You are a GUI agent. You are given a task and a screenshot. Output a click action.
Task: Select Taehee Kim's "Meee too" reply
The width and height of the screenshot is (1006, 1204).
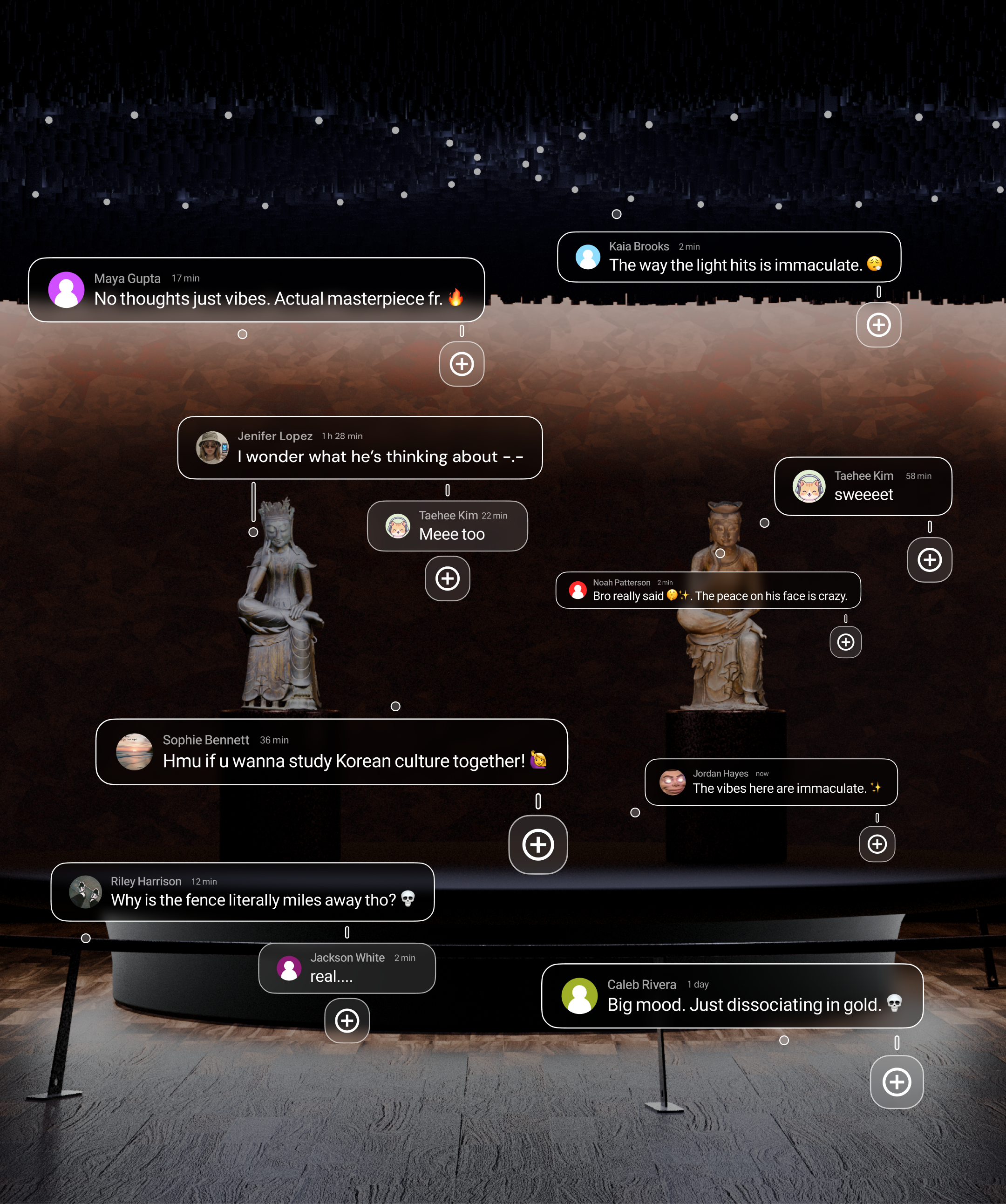(447, 526)
